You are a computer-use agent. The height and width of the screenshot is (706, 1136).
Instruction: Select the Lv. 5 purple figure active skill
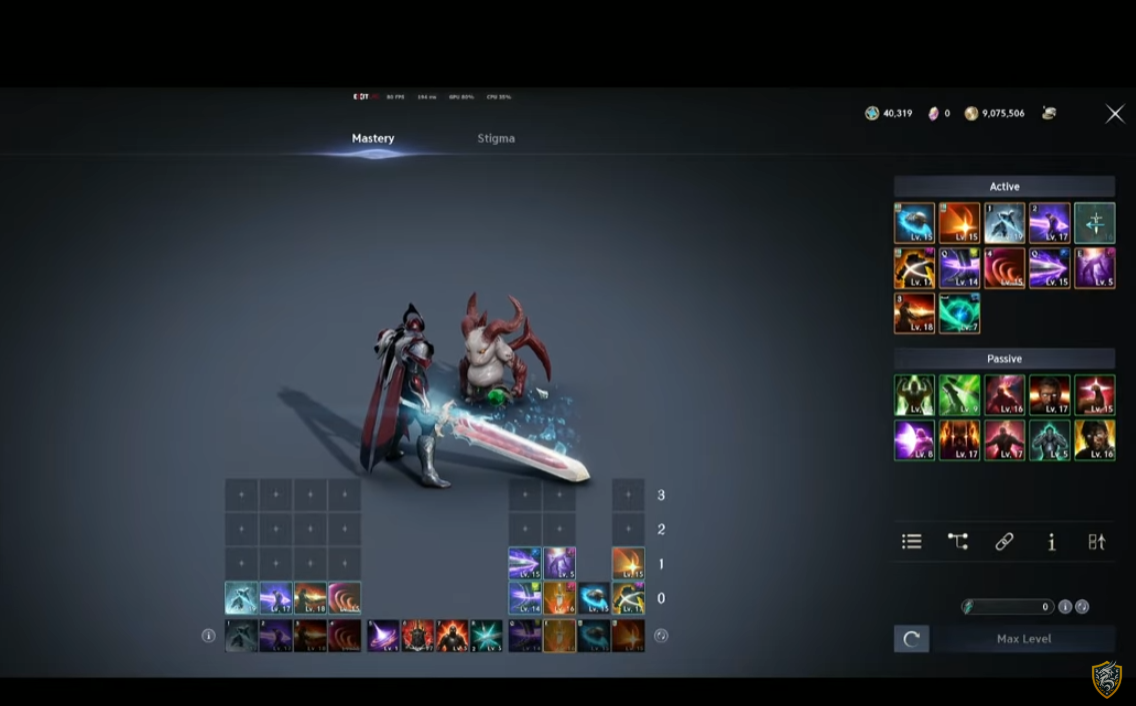[x=1094, y=268]
